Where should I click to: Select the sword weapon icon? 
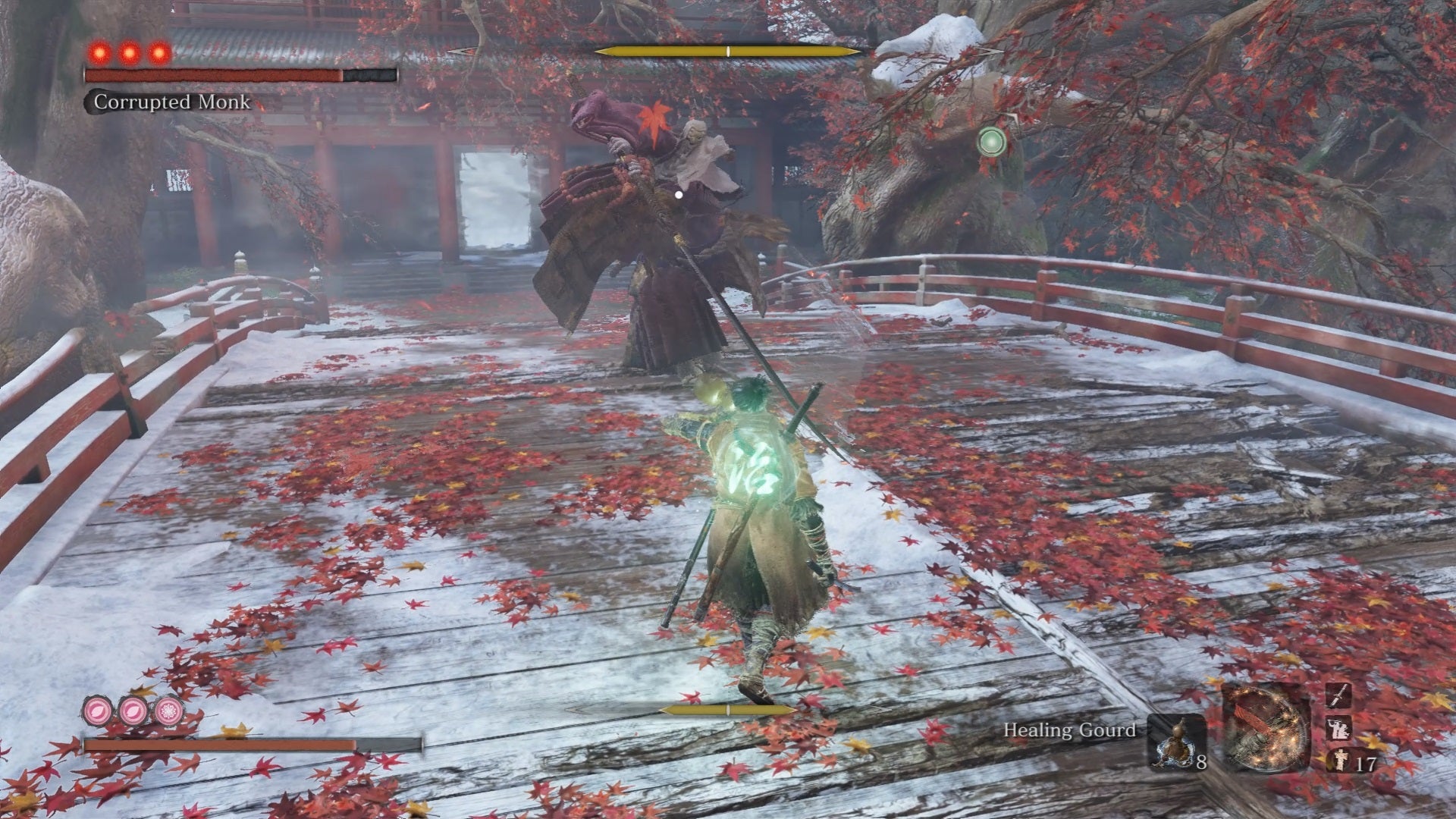[1338, 695]
